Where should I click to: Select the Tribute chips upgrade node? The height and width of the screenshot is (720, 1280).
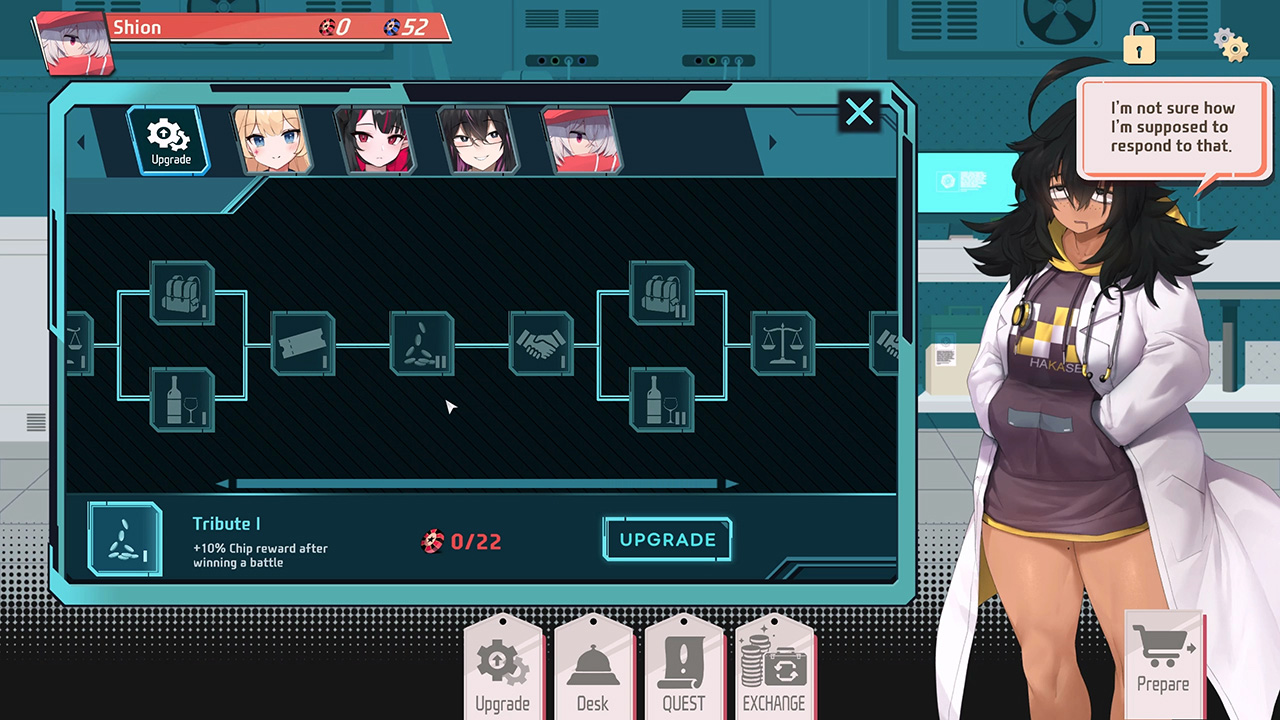coord(422,344)
